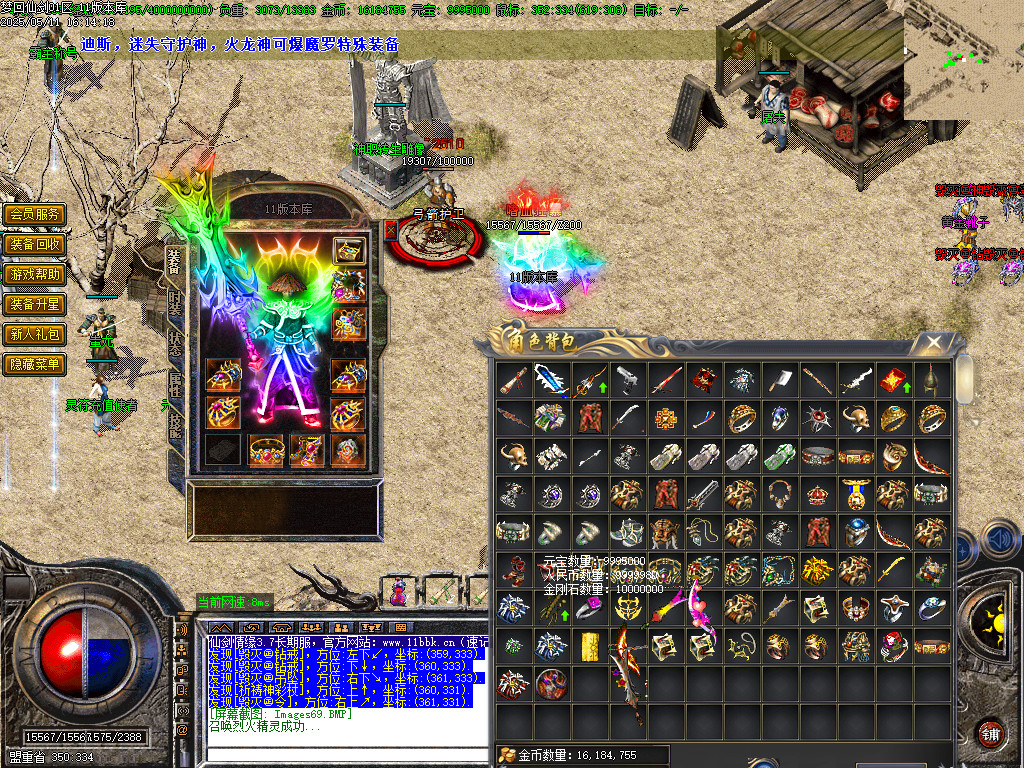Open 游戏帮助 game help
Screen dimensions: 1024x768
[x=34, y=274]
